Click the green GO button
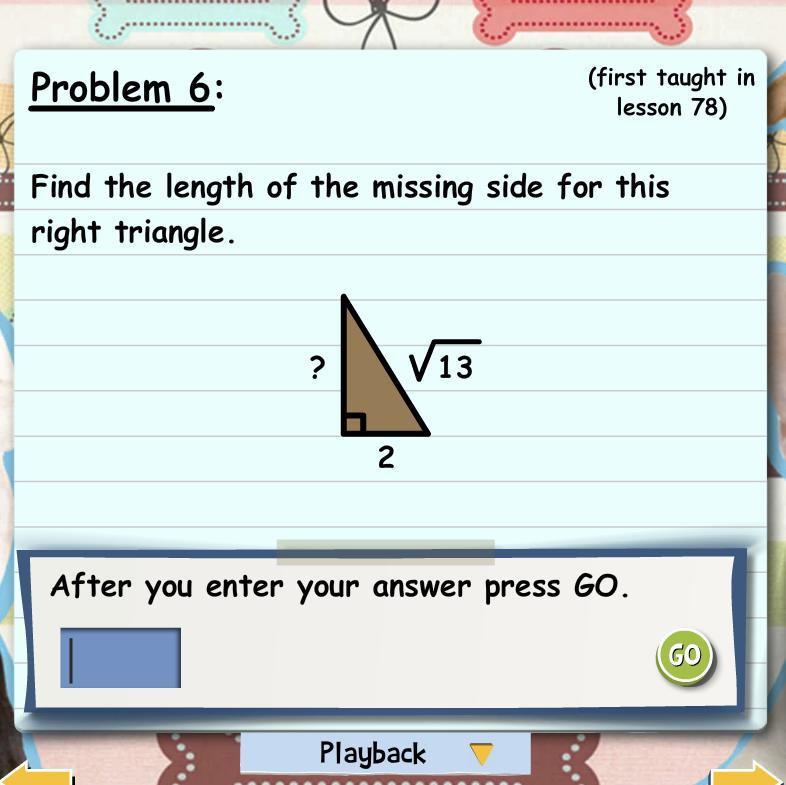Image resolution: width=786 pixels, height=785 pixels. point(685,656)
